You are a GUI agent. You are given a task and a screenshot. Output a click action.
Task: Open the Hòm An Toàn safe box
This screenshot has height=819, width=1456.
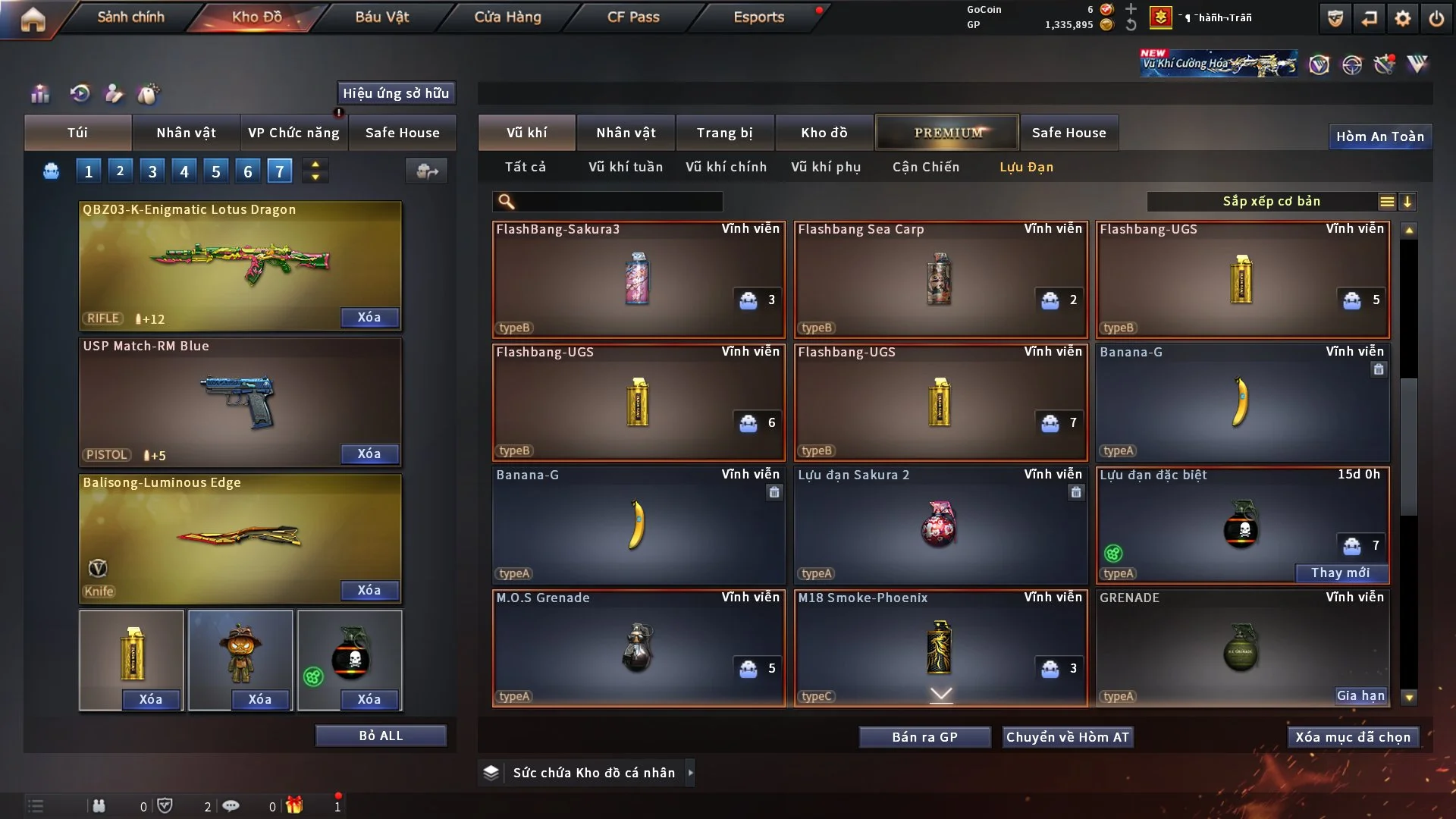coord(1379,136)
